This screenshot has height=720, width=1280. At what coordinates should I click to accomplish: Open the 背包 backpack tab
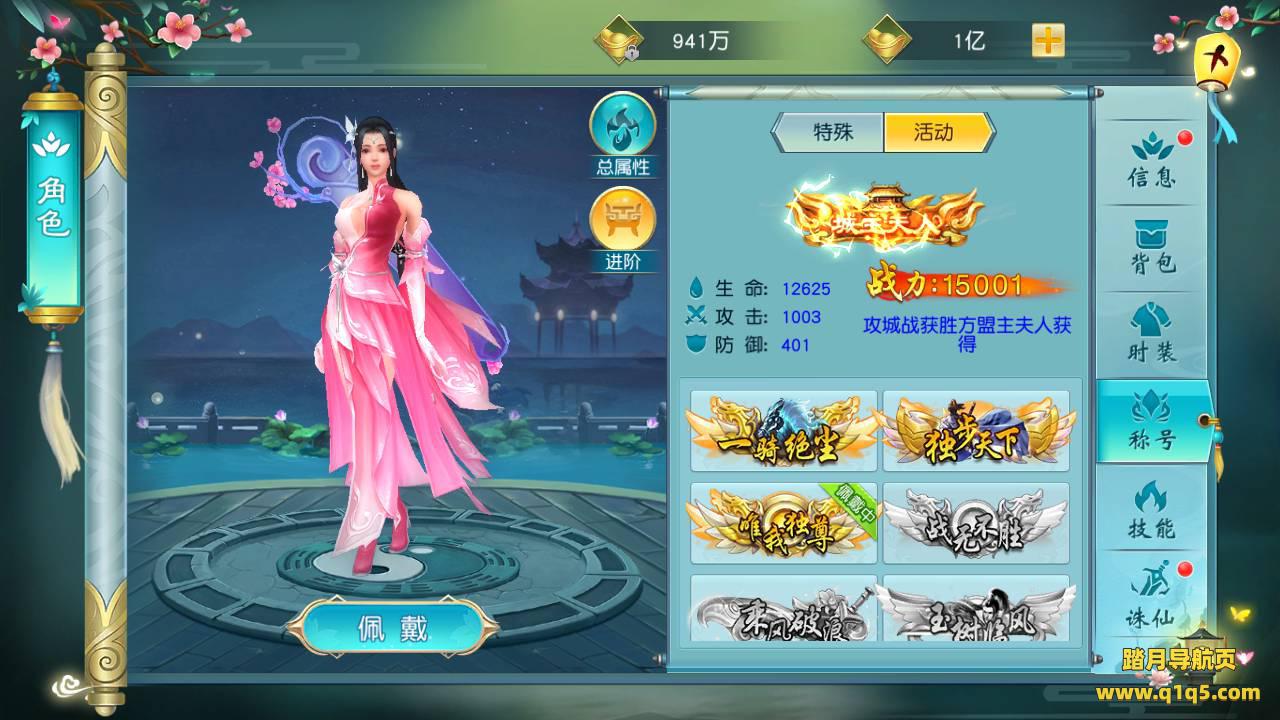click(1152, 248)
